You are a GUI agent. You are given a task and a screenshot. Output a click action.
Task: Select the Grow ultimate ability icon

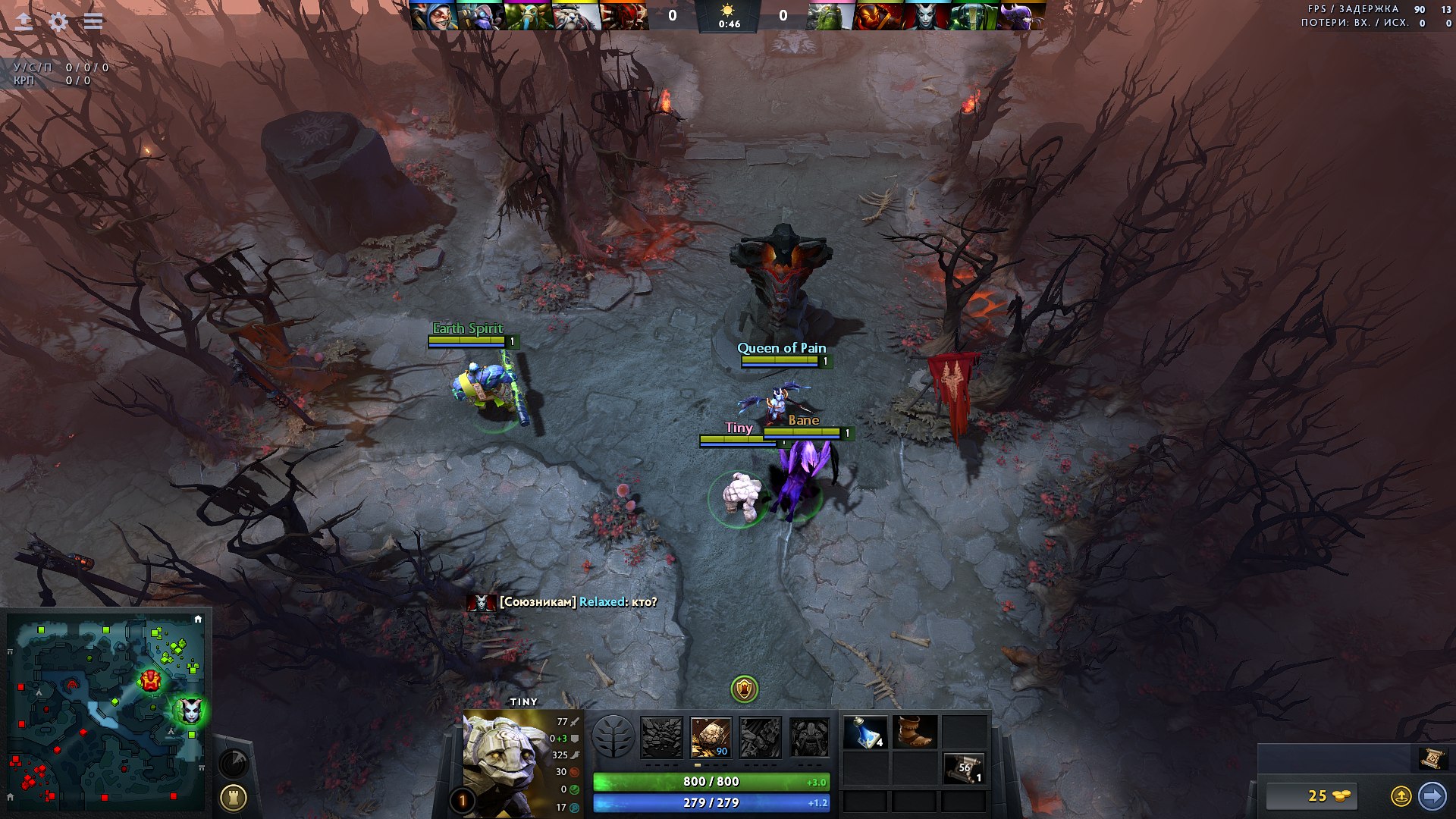[809, 737]
